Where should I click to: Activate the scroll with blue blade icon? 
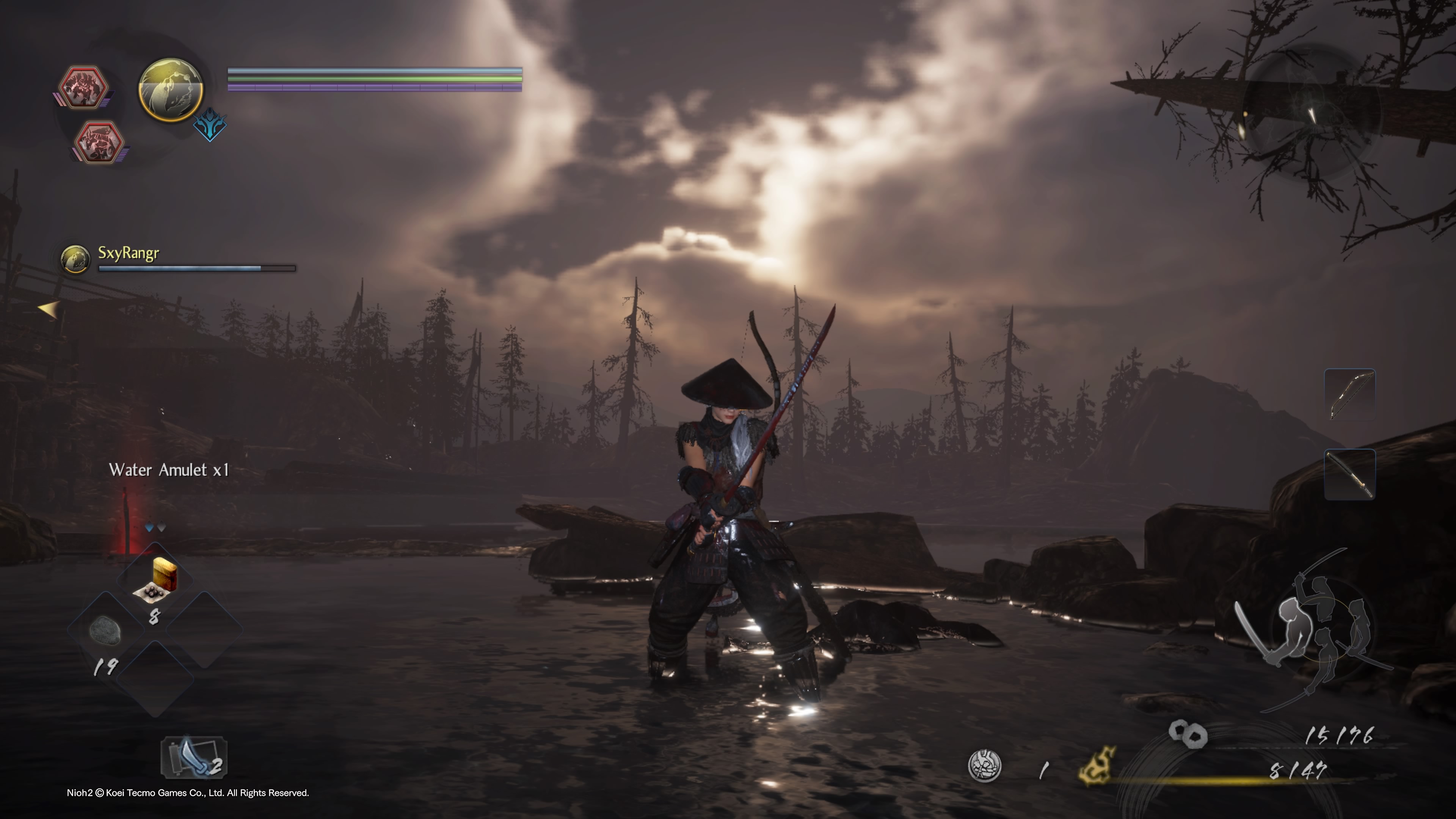[x=194, y=758]
